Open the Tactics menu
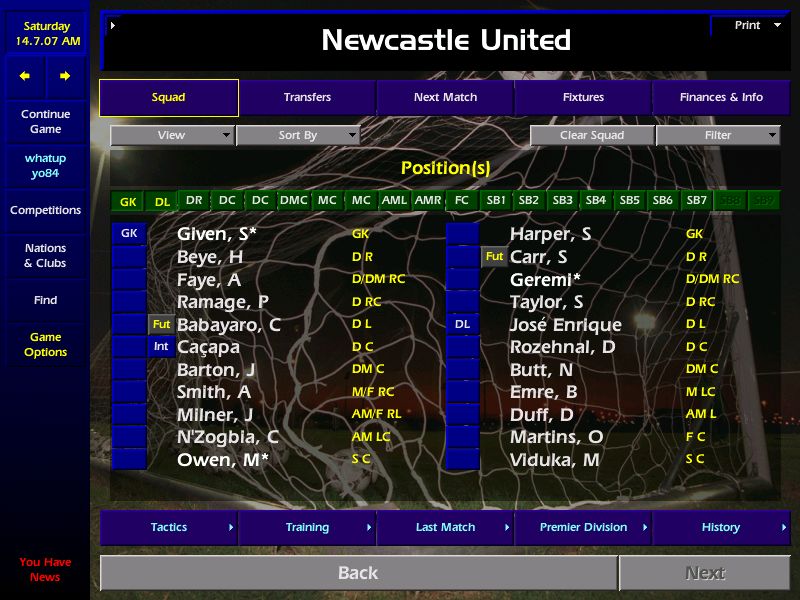The height and width of the screenshot is (600, 800). point(169,527)
